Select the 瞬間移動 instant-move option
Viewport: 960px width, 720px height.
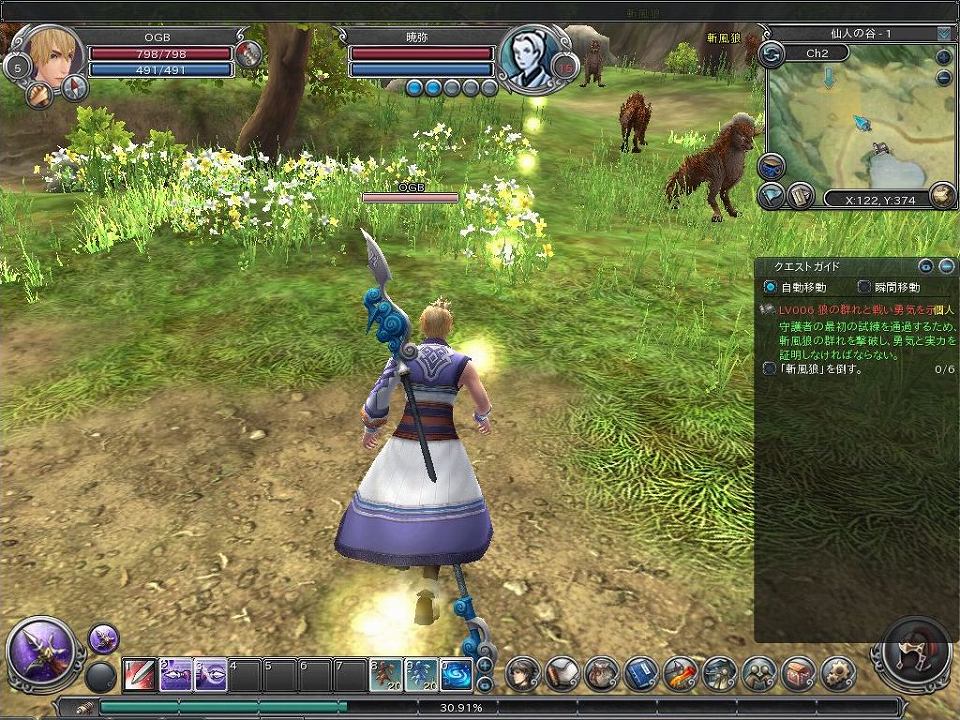point(864,287)
